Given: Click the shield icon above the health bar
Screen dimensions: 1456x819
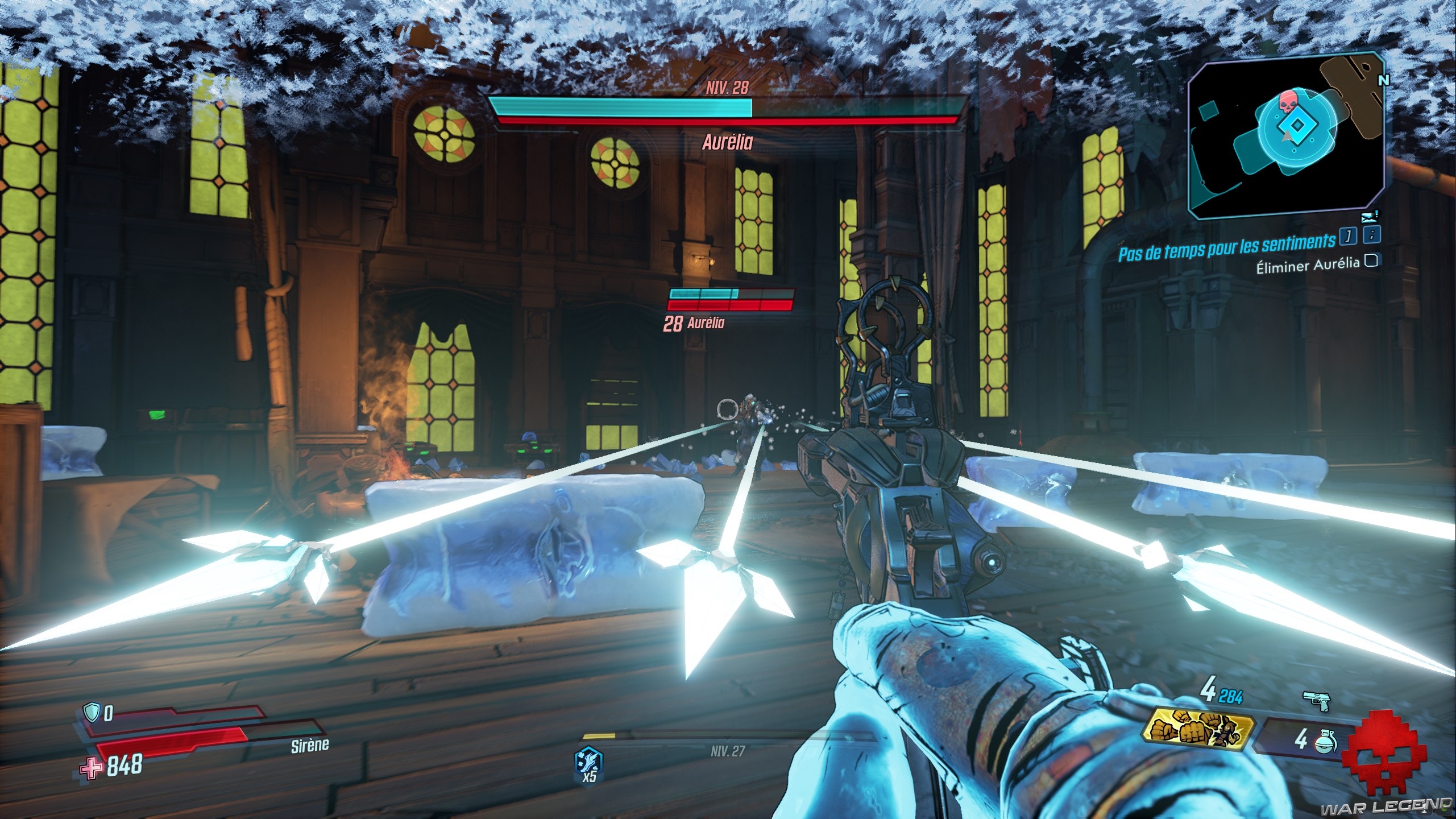Looking at the screenshot, I should coord(92,711).
